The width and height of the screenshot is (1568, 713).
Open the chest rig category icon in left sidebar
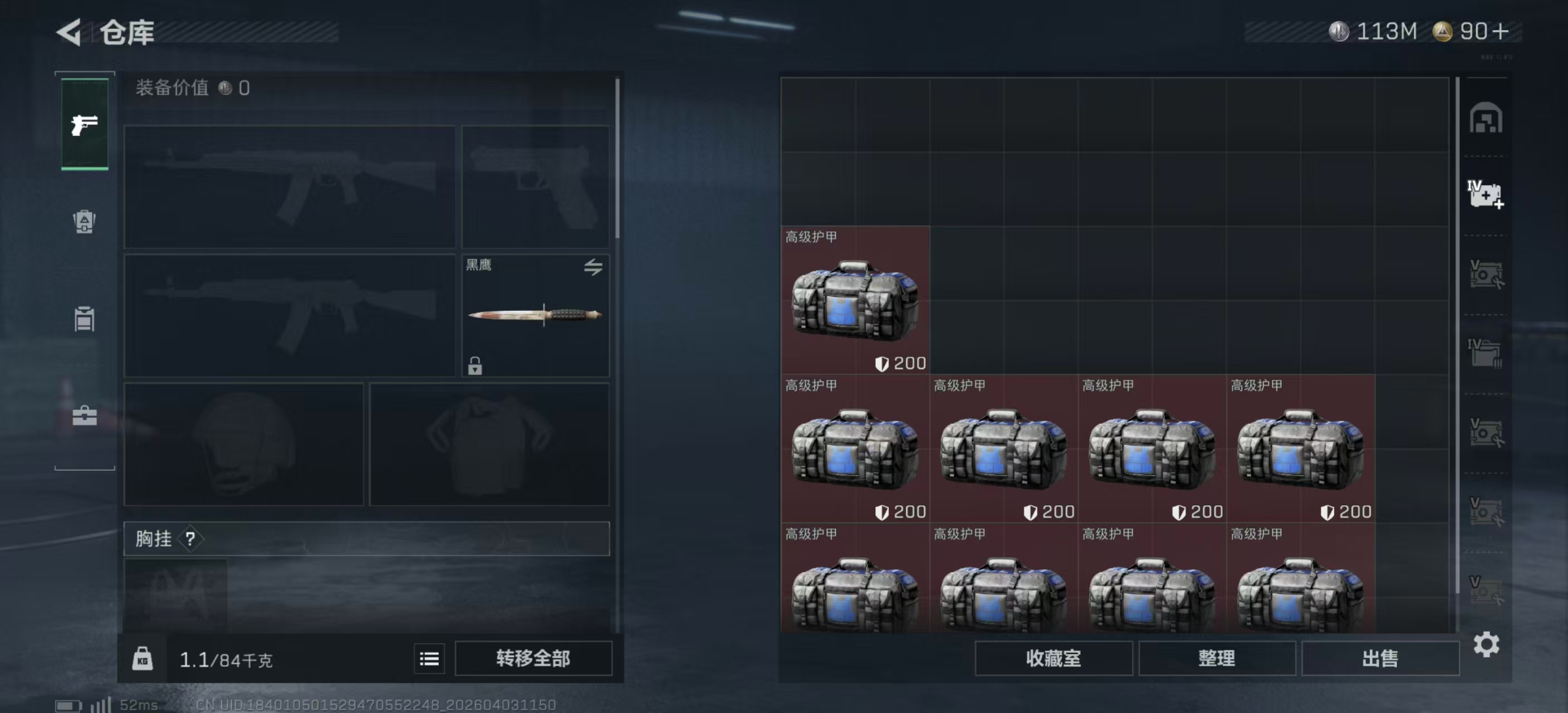tap(84, 320)
